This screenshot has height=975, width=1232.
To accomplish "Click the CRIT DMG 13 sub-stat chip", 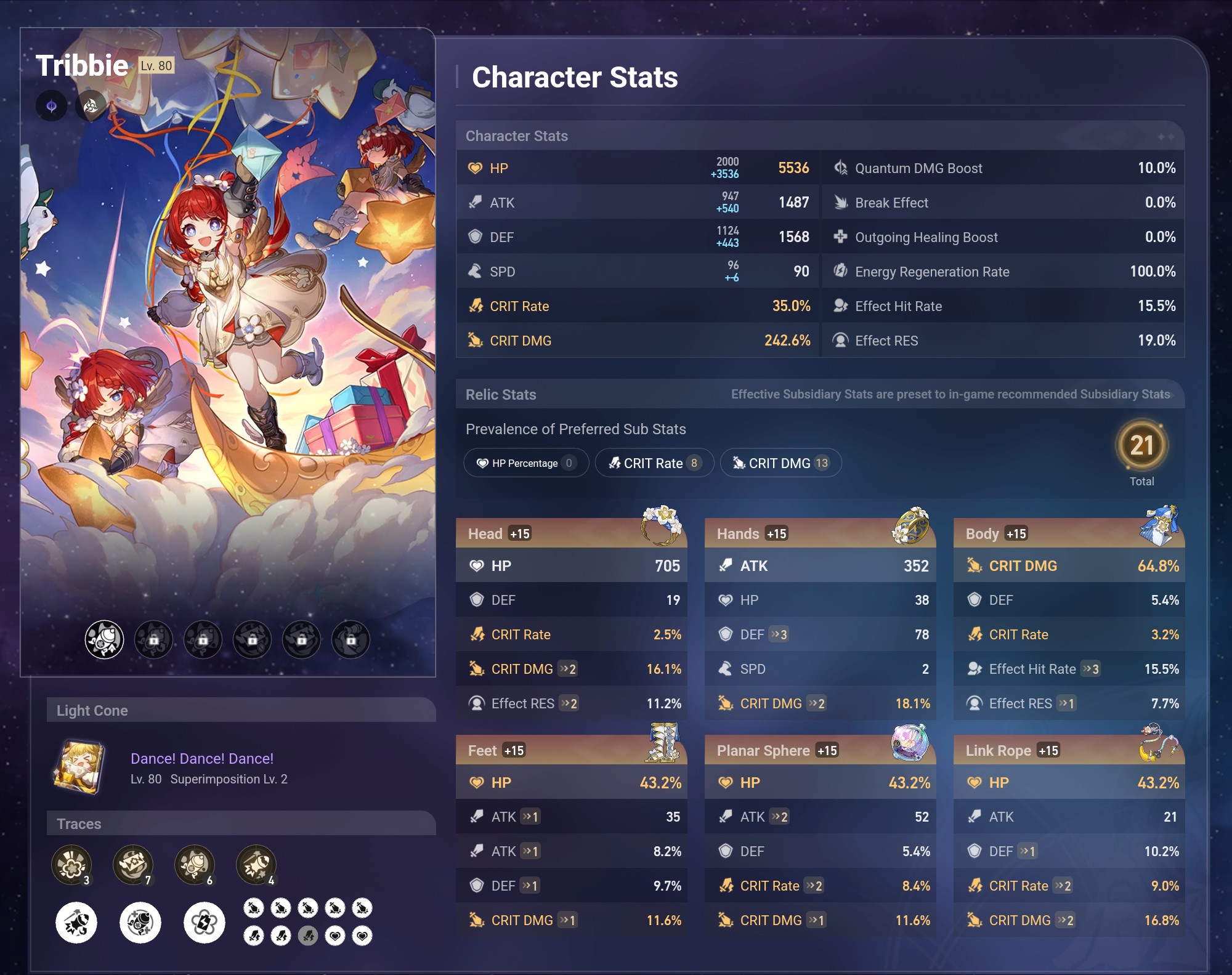I will click(x=780, y=463).
